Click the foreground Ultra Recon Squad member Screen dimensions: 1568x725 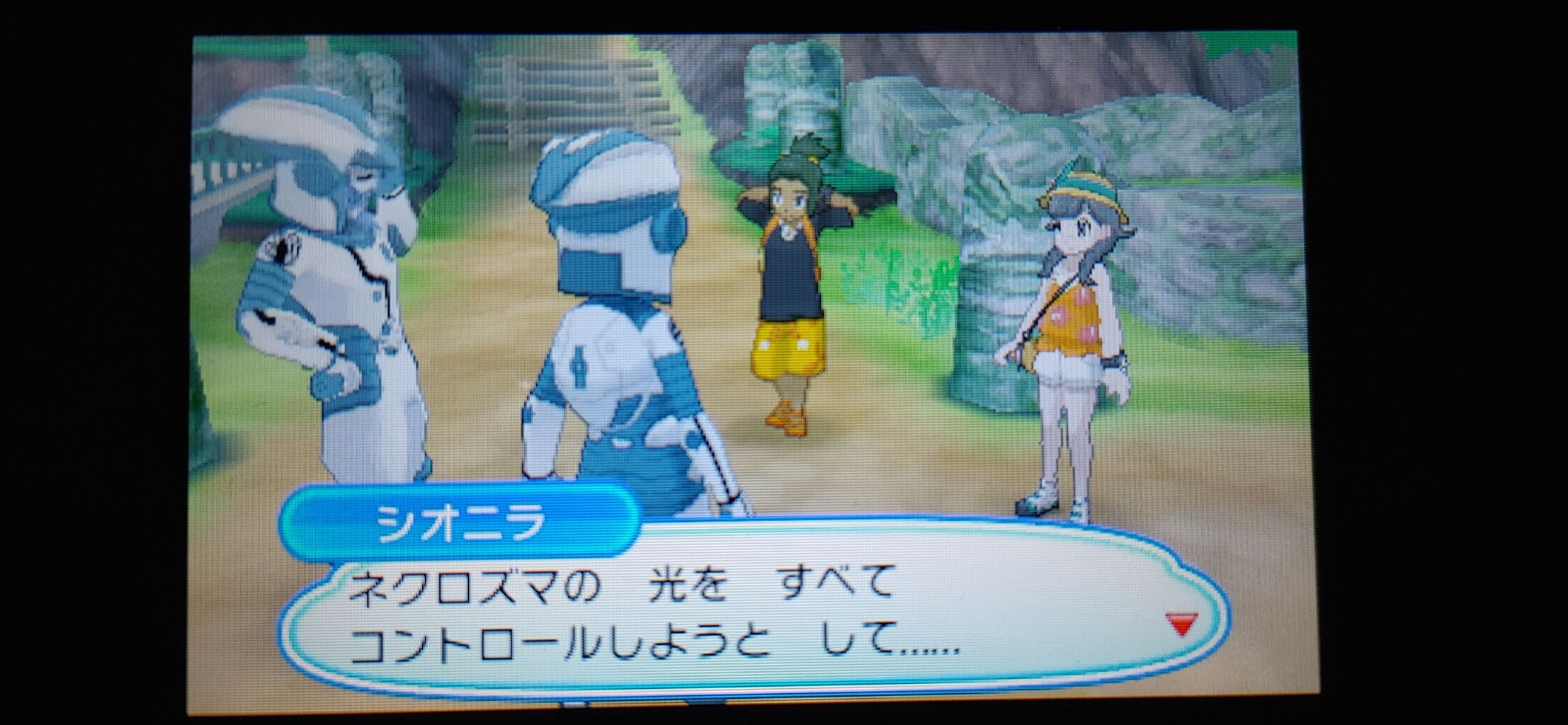pyautogui.click(x=623, y=319)
